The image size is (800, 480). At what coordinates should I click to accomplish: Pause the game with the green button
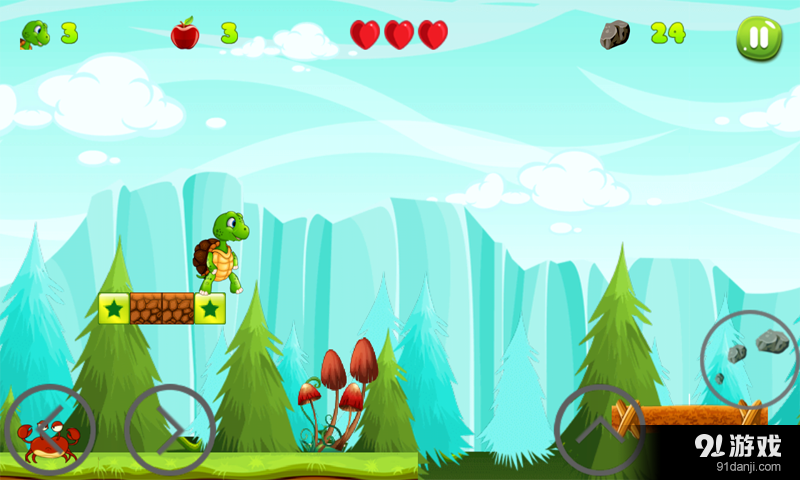click(759, 37)
